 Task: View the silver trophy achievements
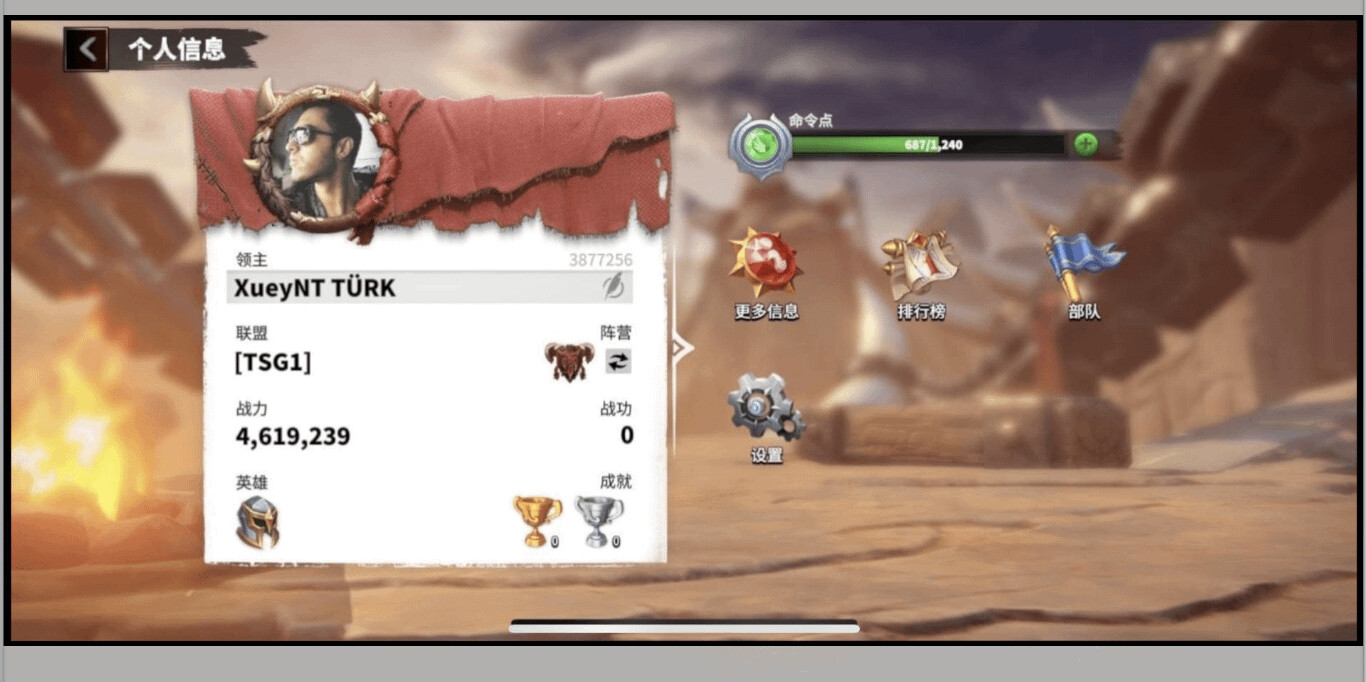[598, 521]
